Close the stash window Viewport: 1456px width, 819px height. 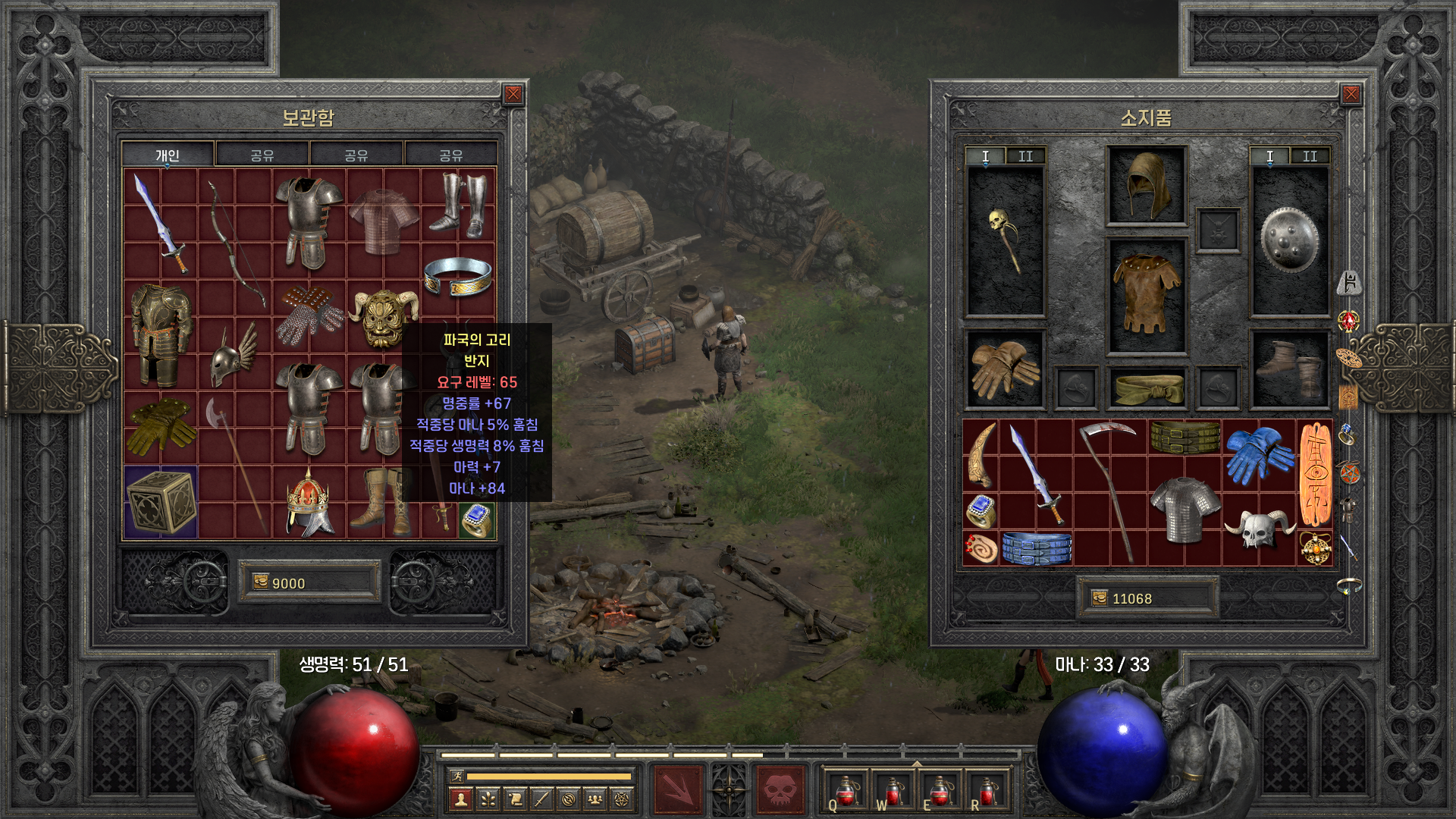[513, 94]
